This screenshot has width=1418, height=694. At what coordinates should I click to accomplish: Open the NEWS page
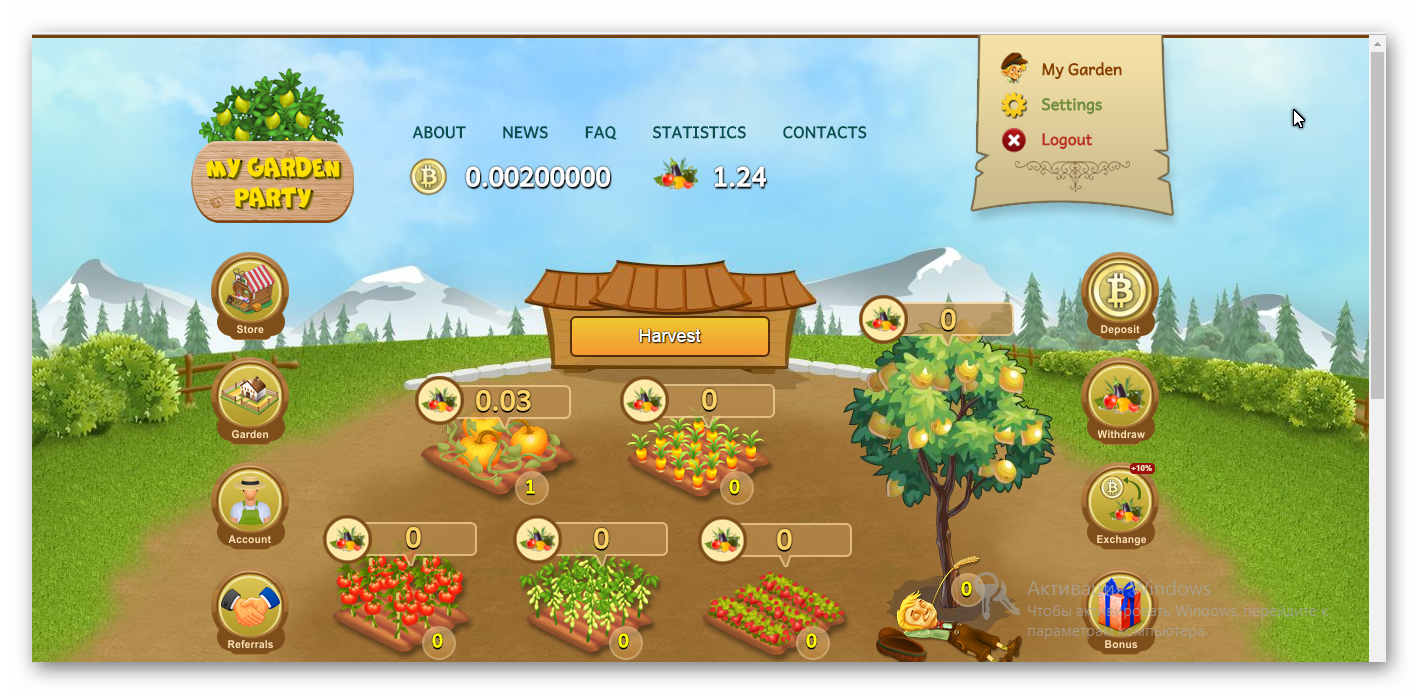(x=525, y=132)
